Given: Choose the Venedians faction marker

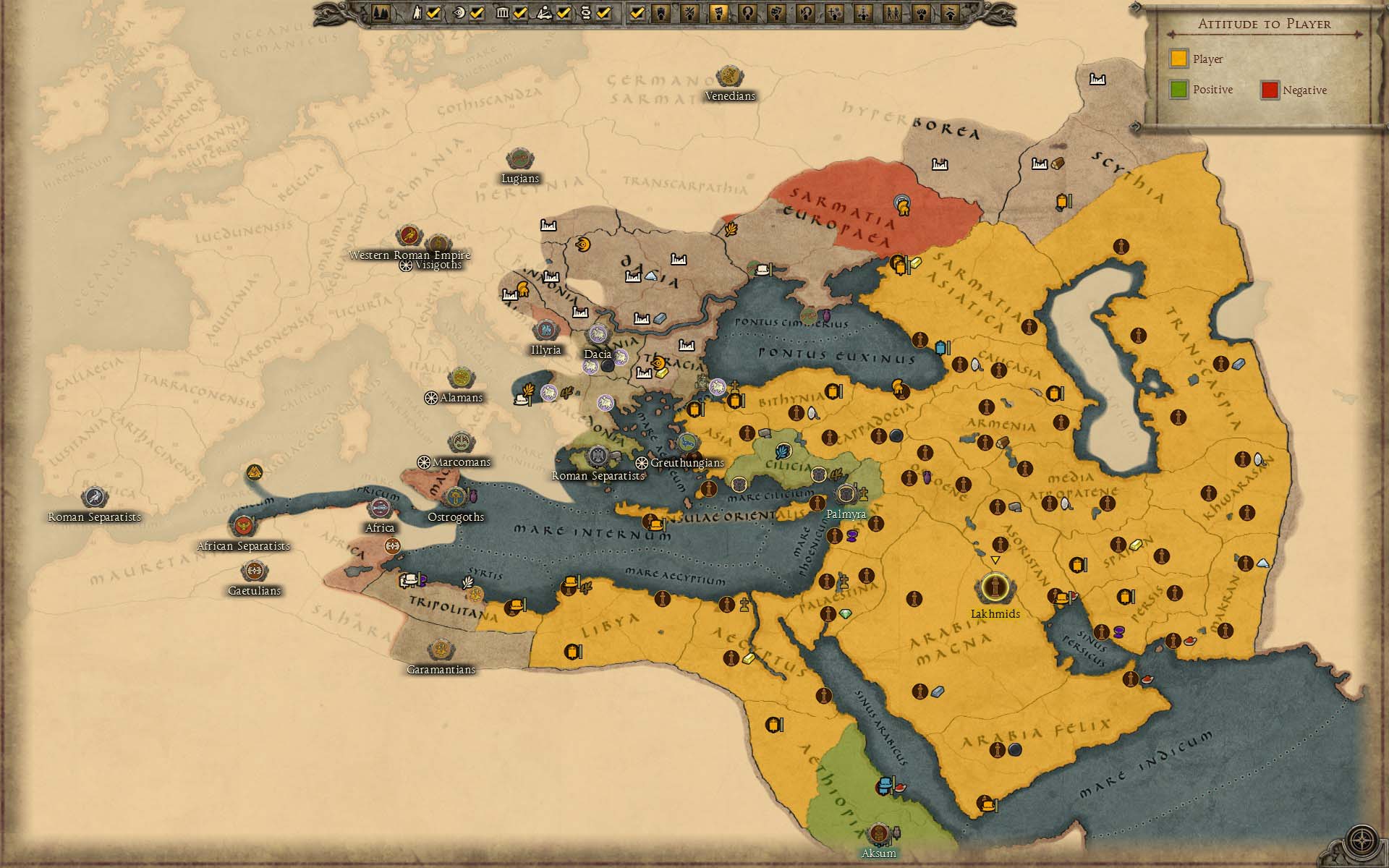Looking at the screenshot, I should (729, 77).
